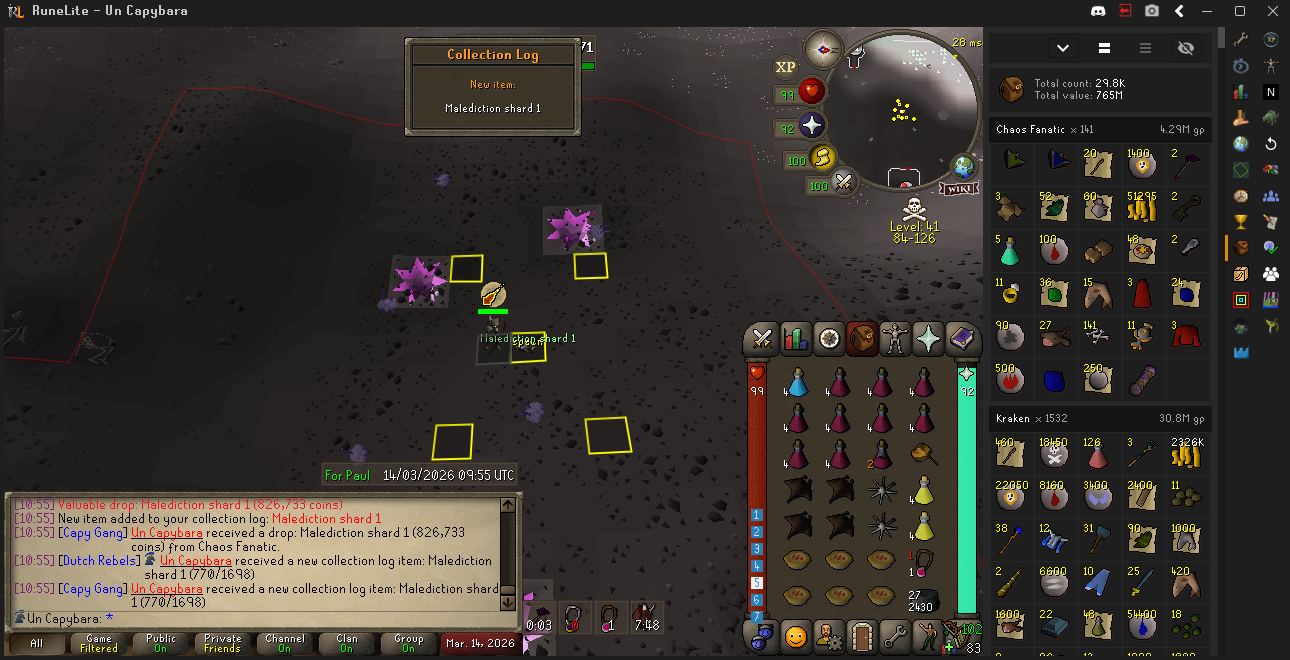Screen dimensions: 1290x660
Task: Open the Logout door tab
Action: click(x=862, y=635)
